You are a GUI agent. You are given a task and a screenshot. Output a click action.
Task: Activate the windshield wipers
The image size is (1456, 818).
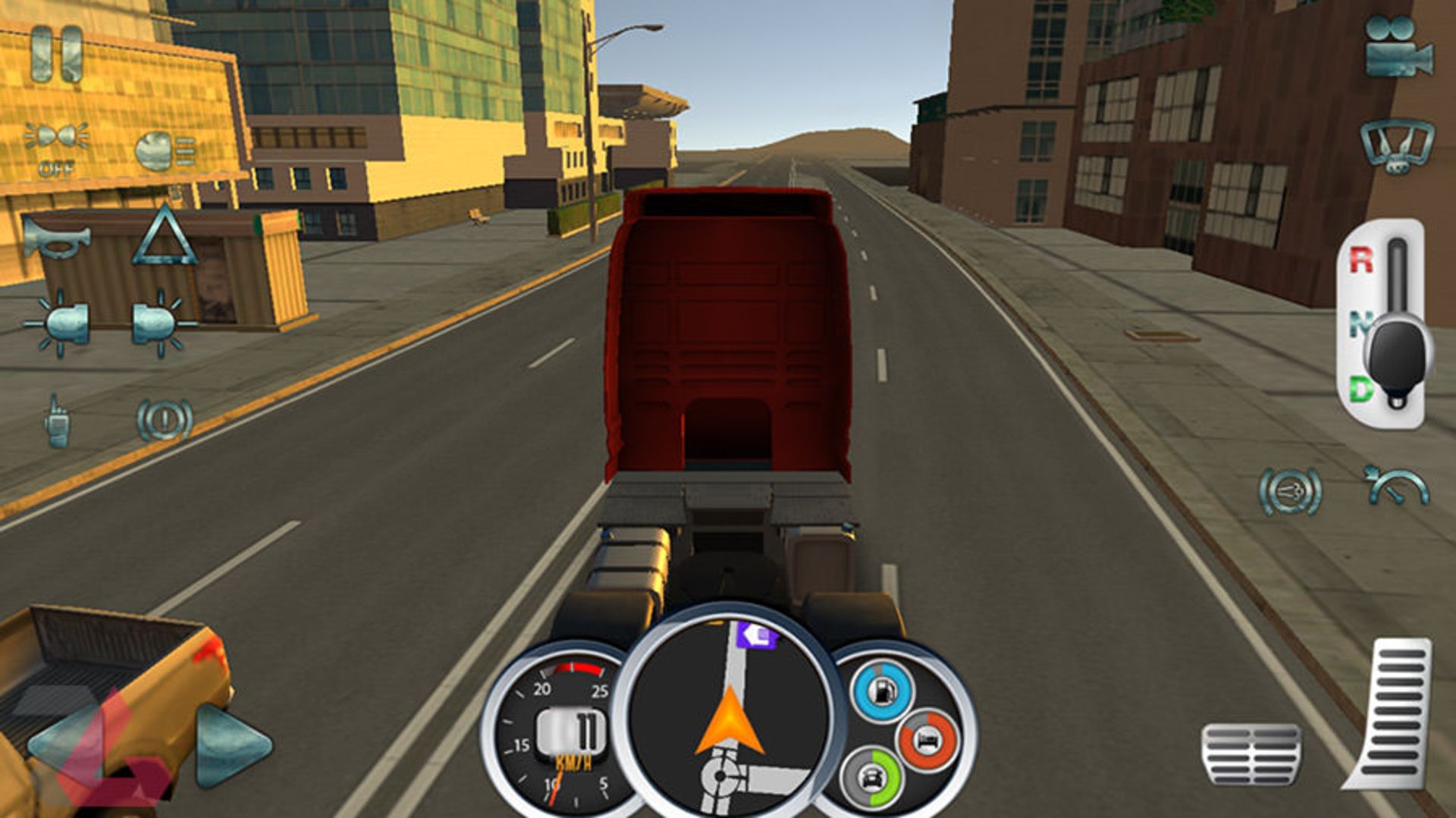pyautogui.click(x=1397, y=144)
